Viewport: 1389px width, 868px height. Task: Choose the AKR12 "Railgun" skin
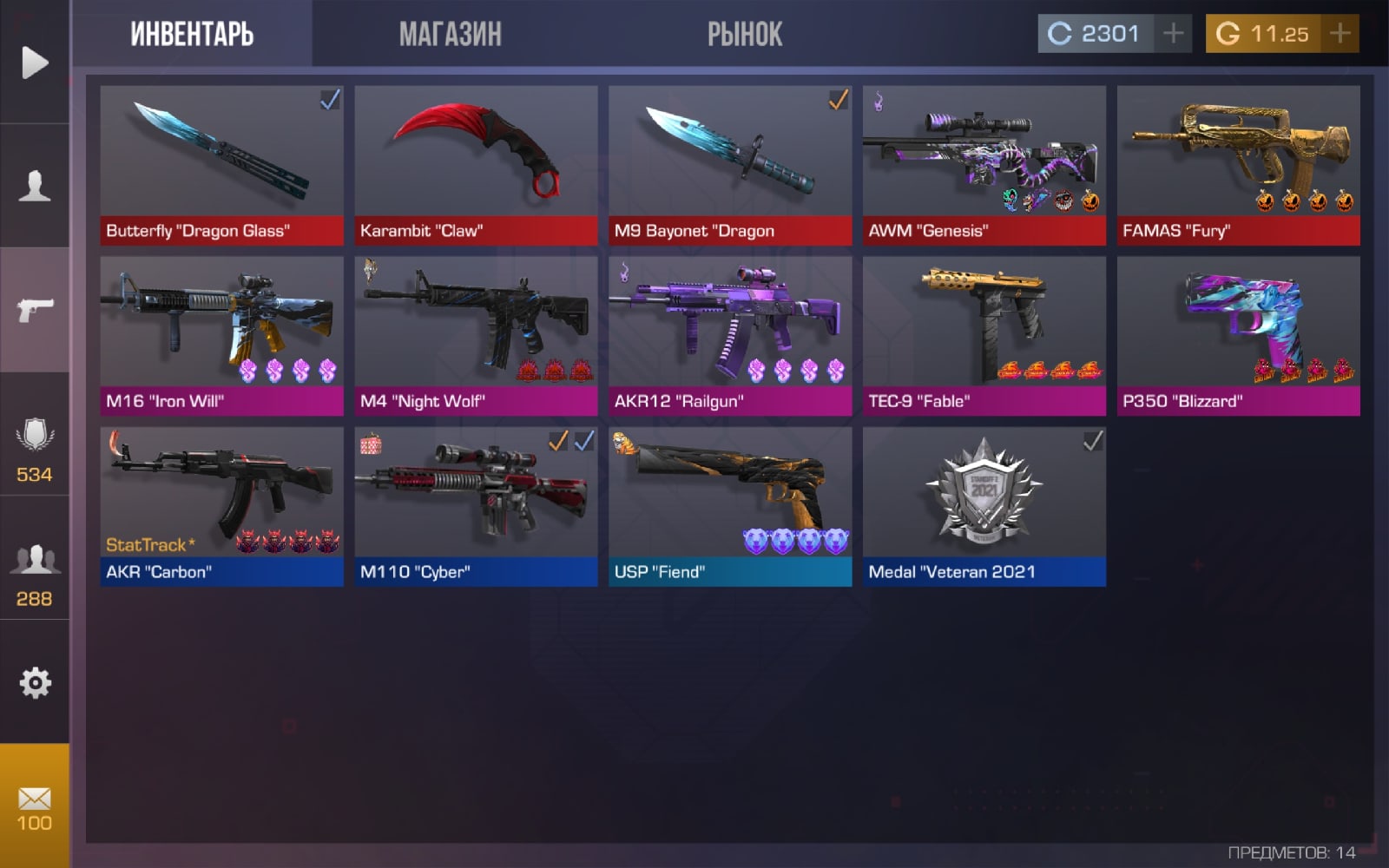[730, 335]
